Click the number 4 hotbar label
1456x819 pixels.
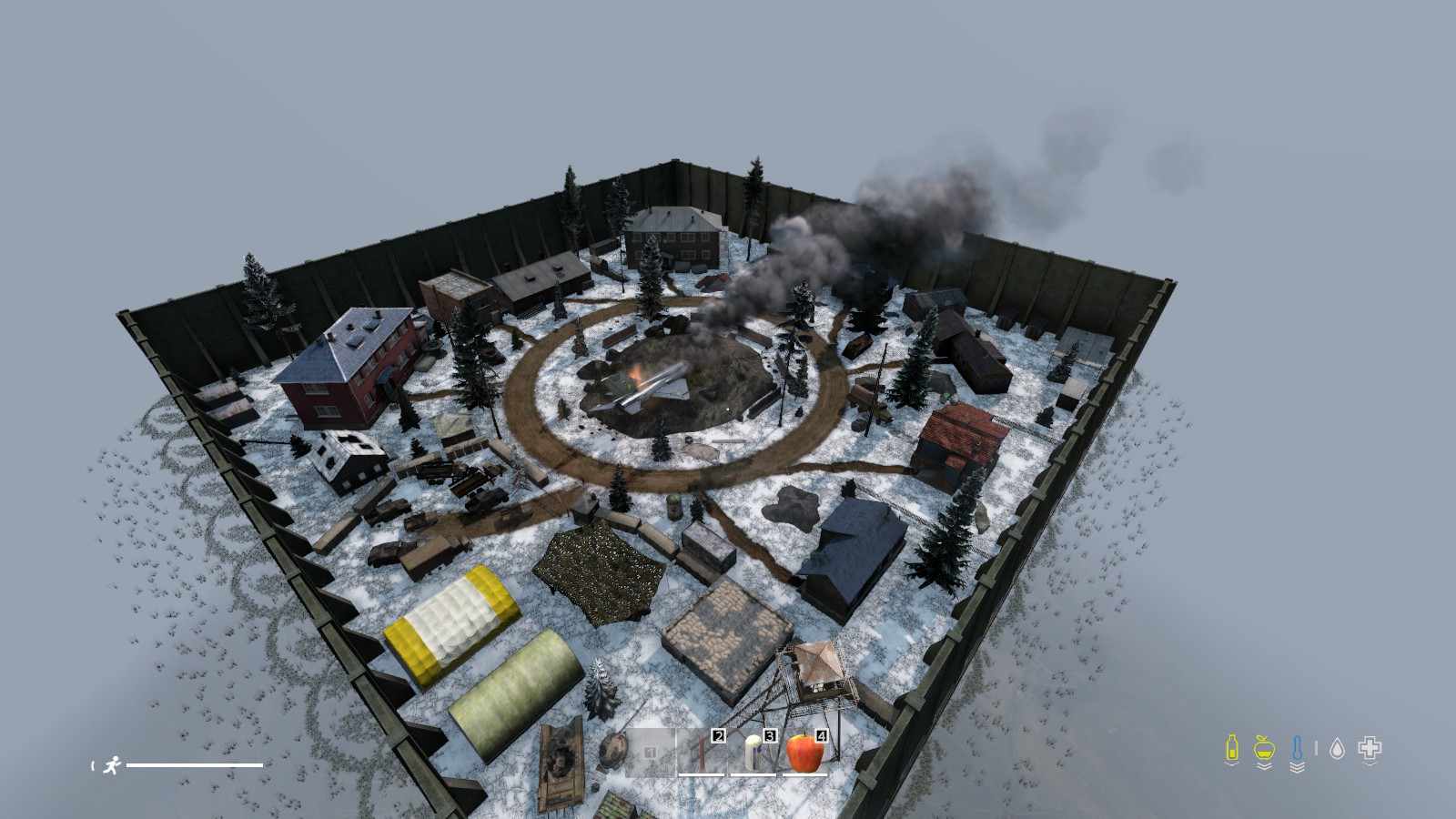point(822,737)
